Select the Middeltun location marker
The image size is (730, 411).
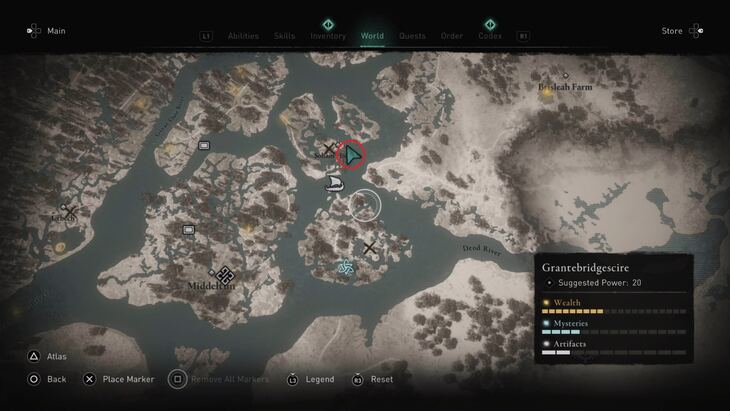click(x=225, y=275)
